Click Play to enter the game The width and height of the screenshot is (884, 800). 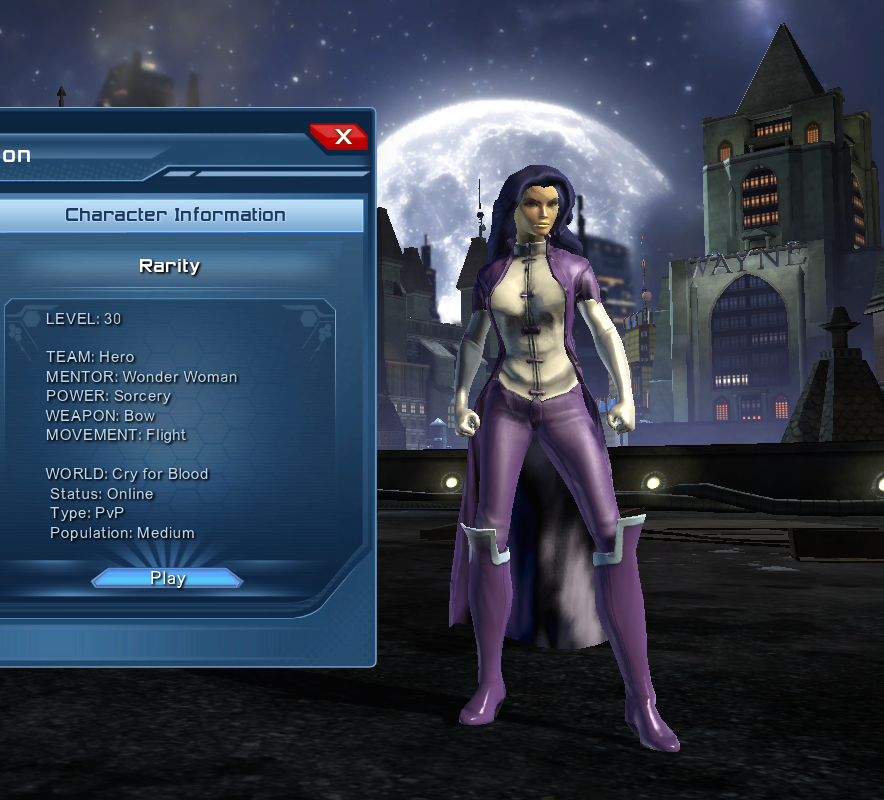point(167,578)
